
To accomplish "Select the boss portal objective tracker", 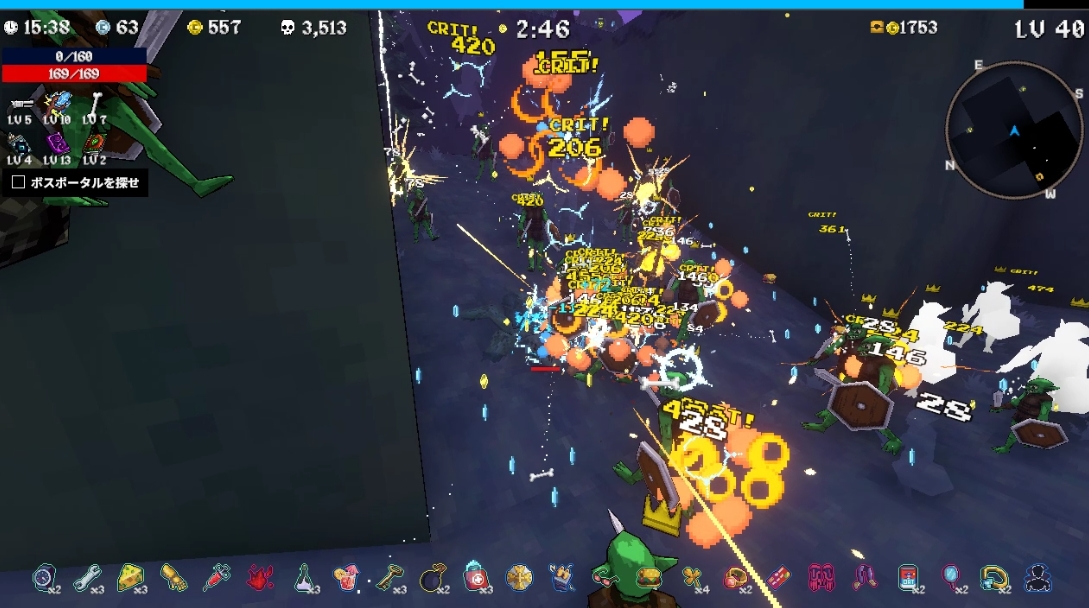I will [76, 183].
